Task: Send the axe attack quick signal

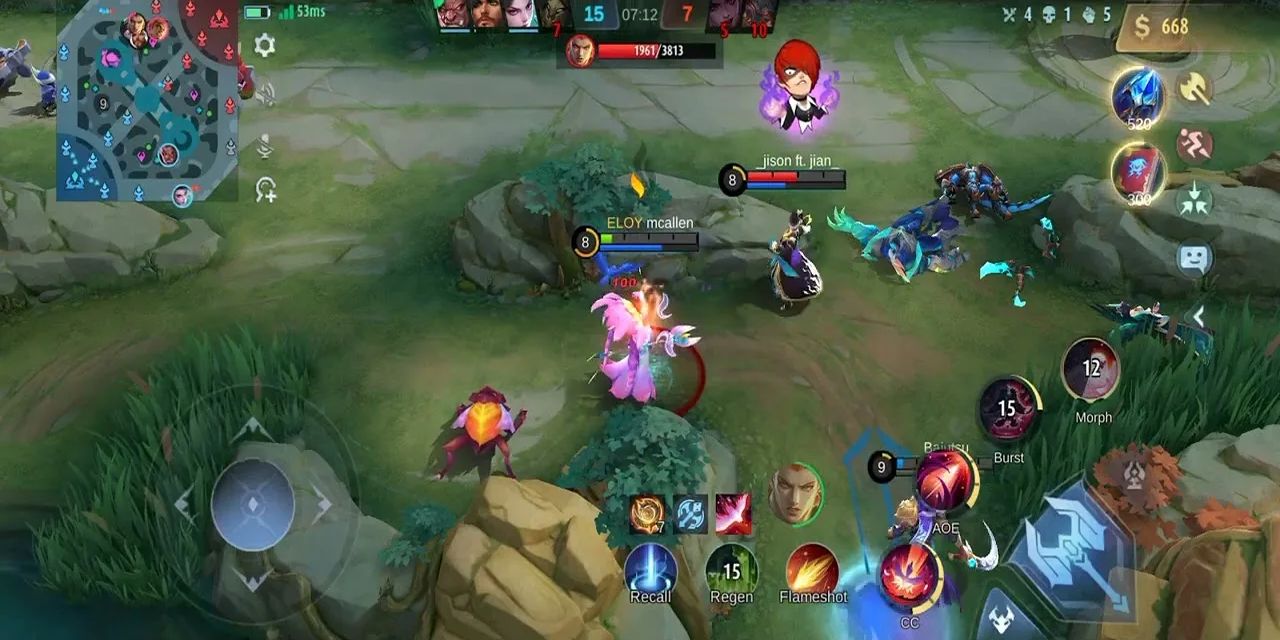Action: pos(1194,89)
